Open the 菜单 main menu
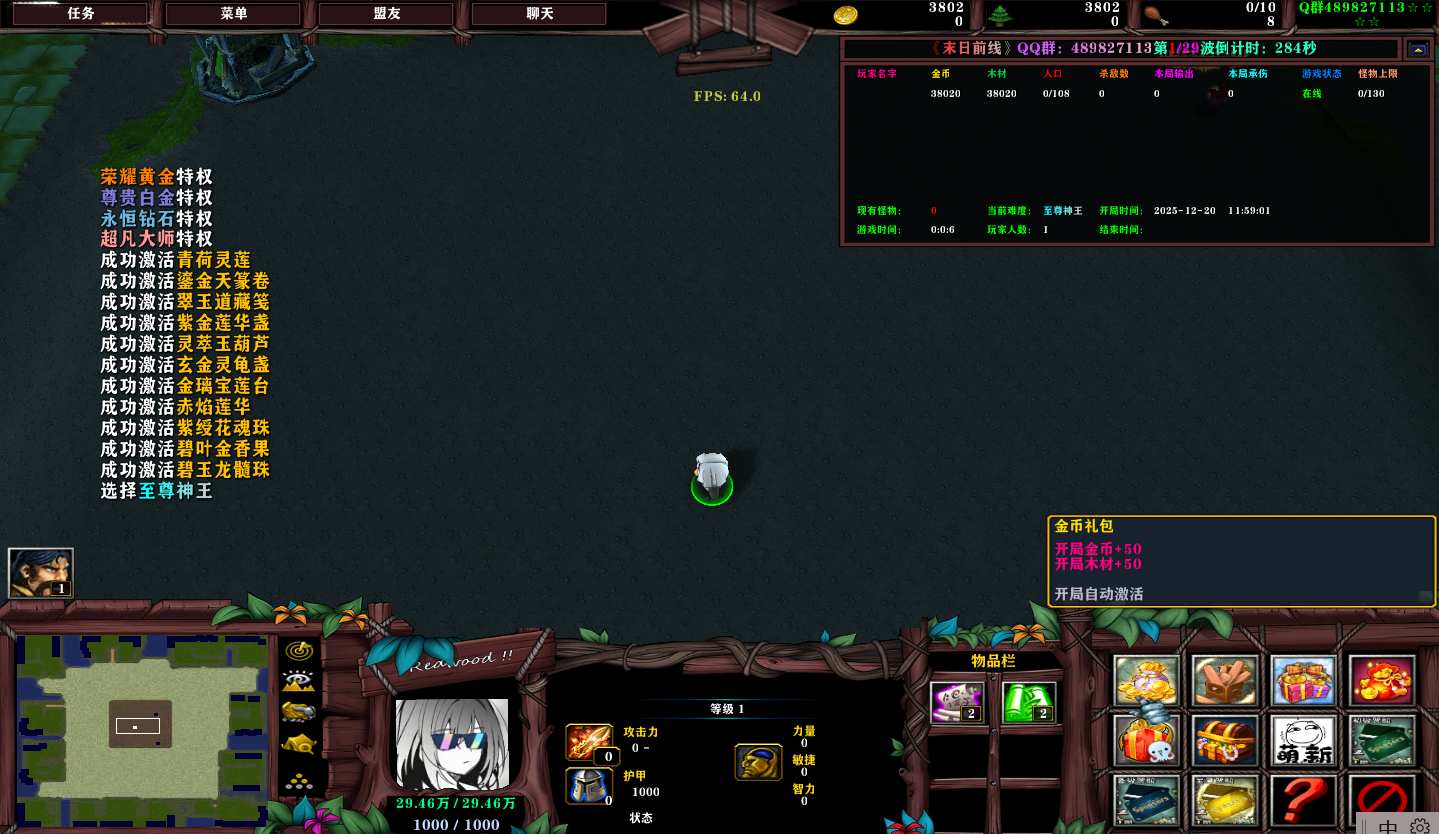The height and width of the screenshot is (834, 1439). [233, 14]
